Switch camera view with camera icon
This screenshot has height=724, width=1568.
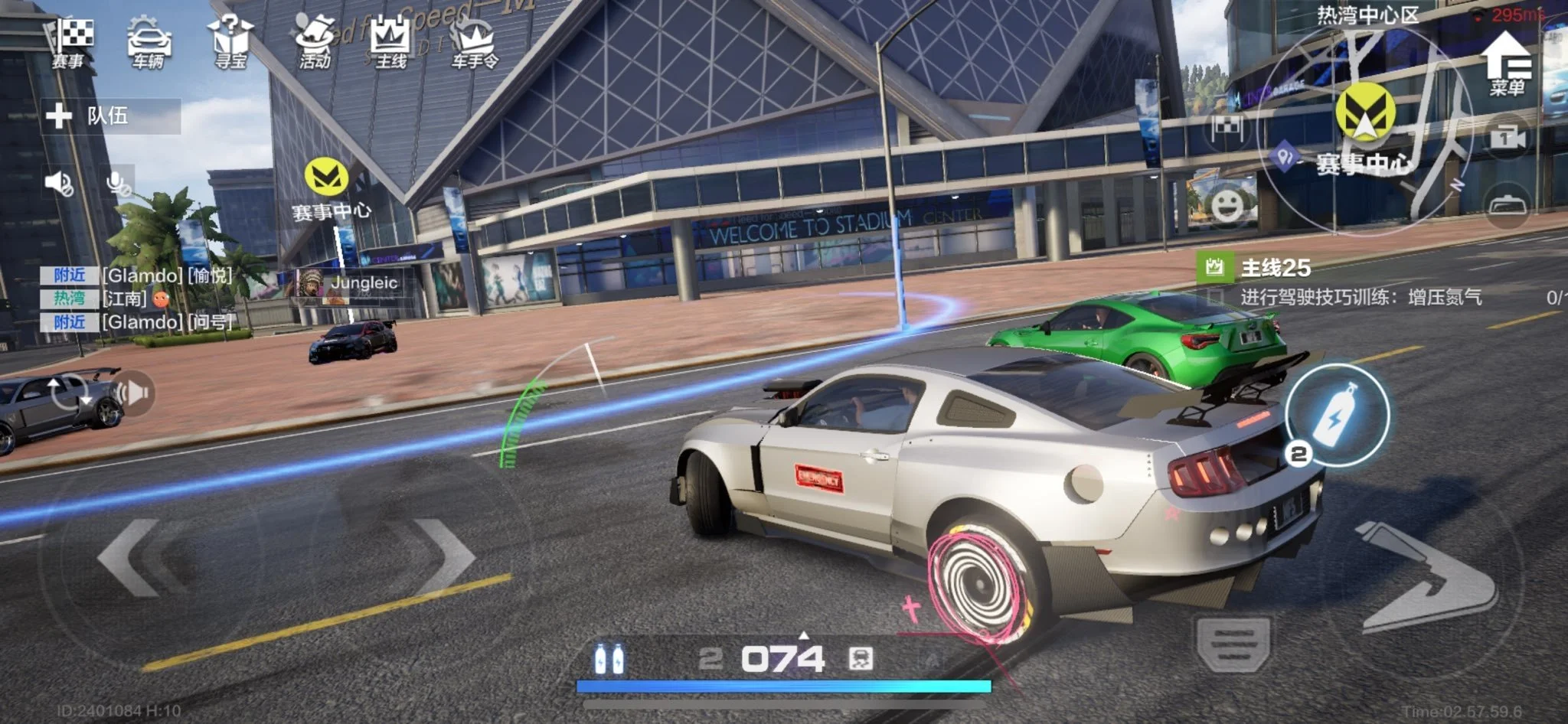(1507, 139)
